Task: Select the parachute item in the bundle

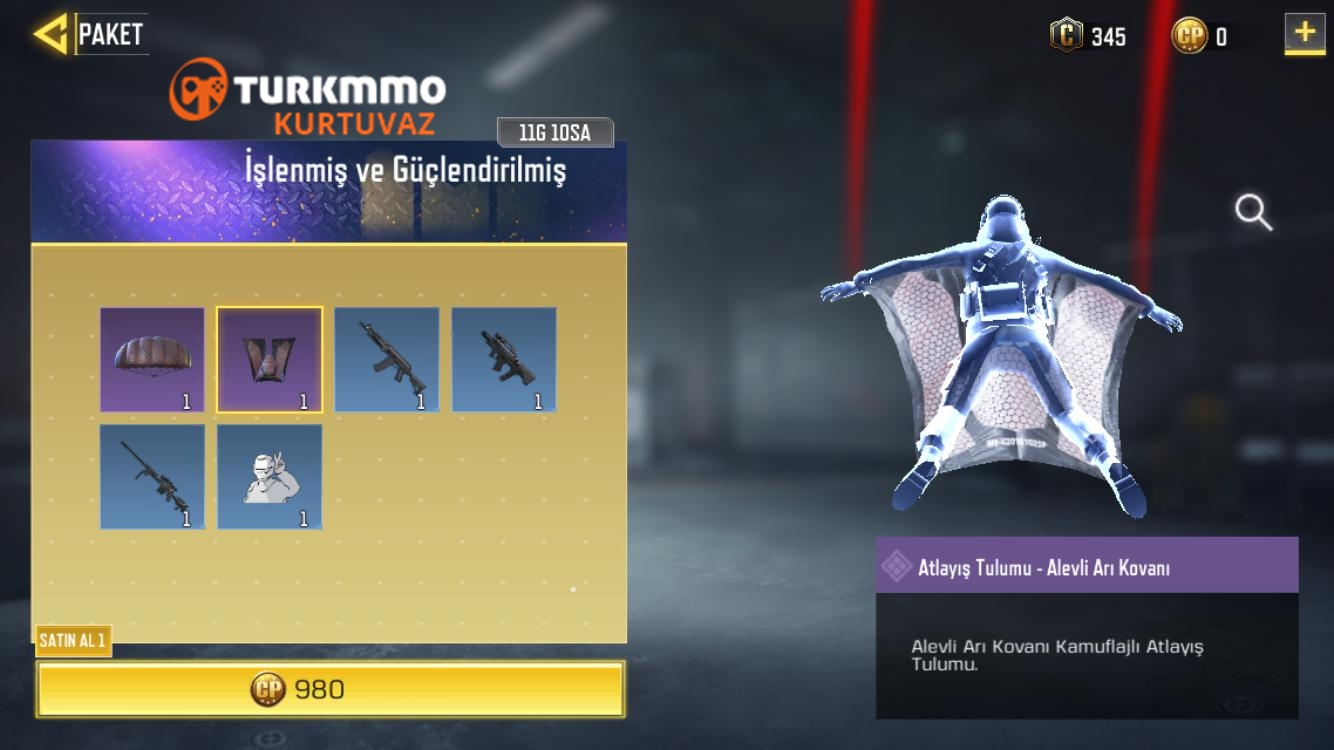Action: click(152, 360)
